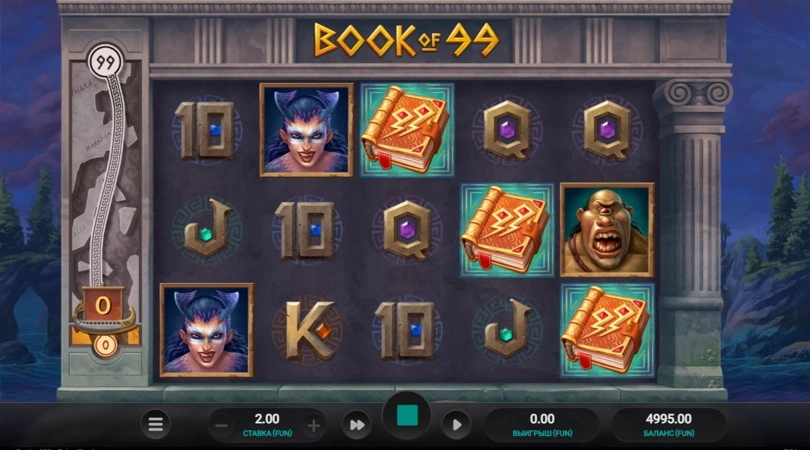
Task: Increase the bet with the plus button
Action: pos(313,424)
